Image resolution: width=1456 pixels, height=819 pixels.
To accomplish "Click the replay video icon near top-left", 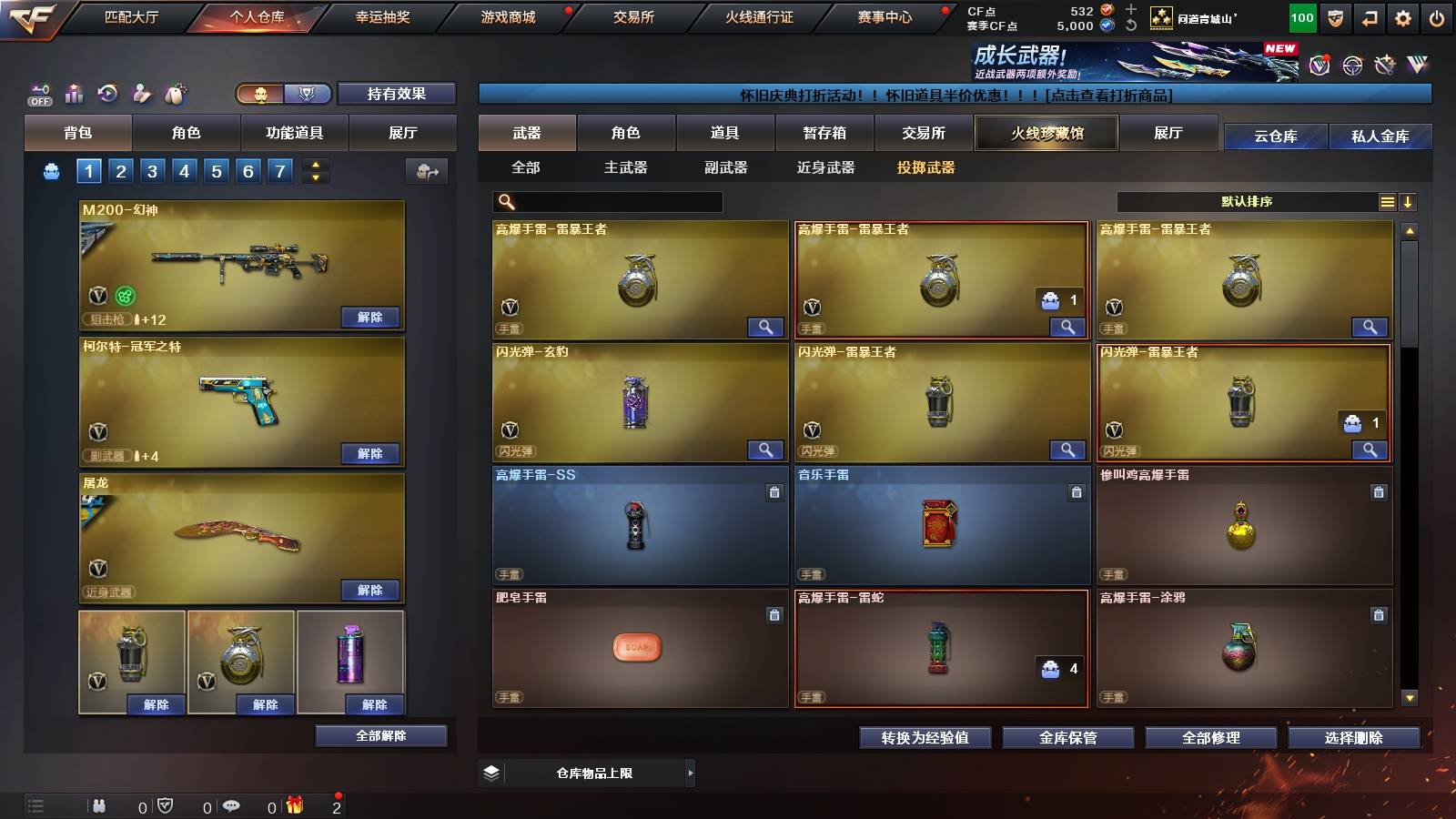I will tap(108, 92).
